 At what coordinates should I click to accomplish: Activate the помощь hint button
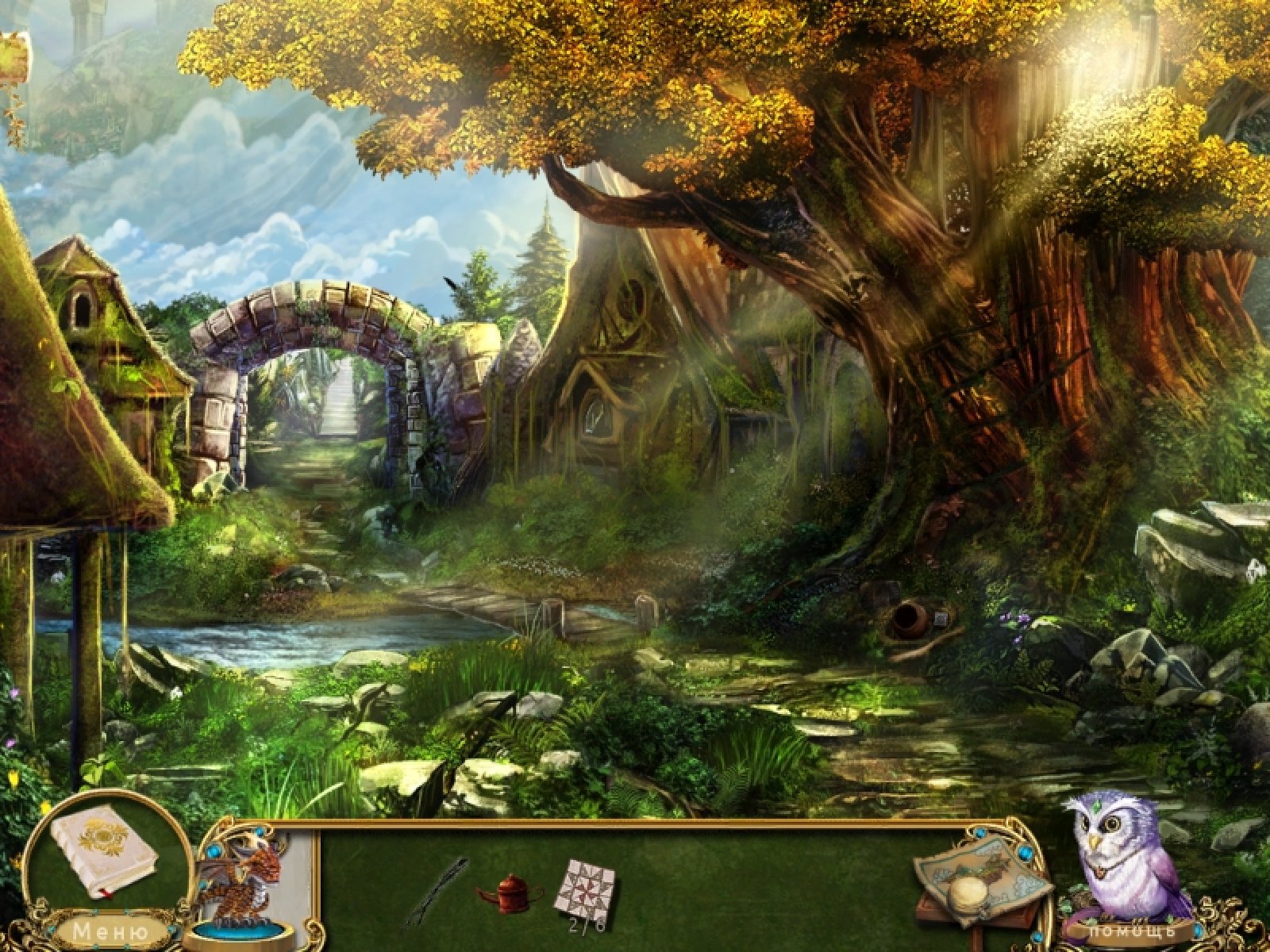[1133, 931]
